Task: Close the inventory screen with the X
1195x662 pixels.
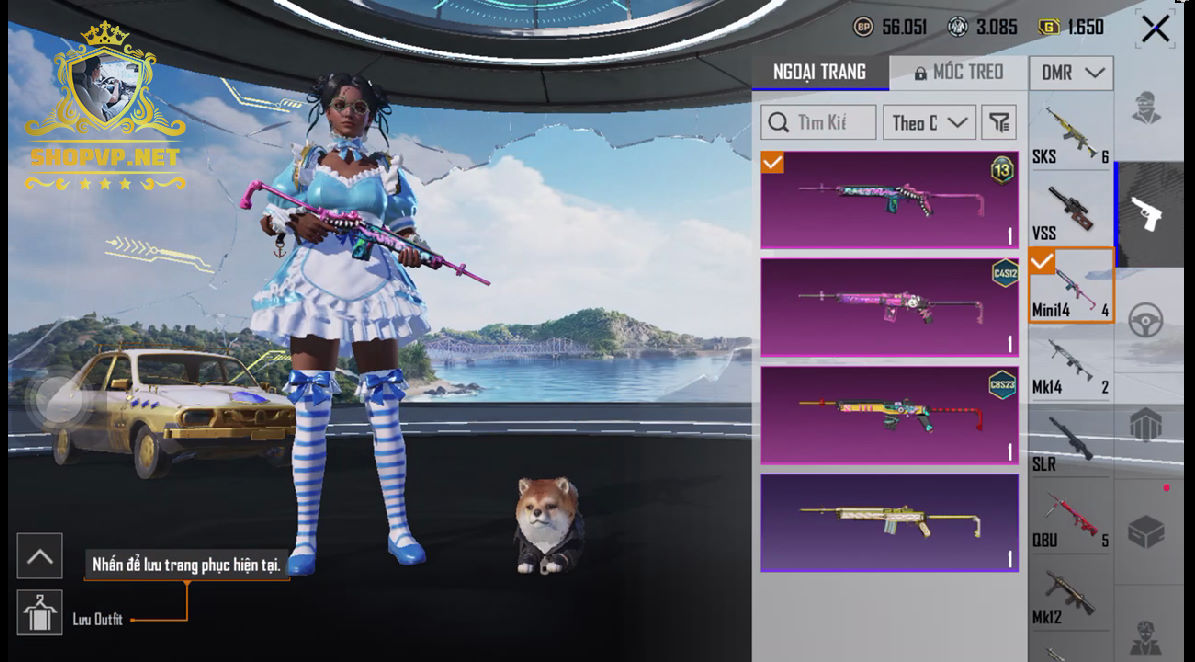Action: coord(1155,29)
